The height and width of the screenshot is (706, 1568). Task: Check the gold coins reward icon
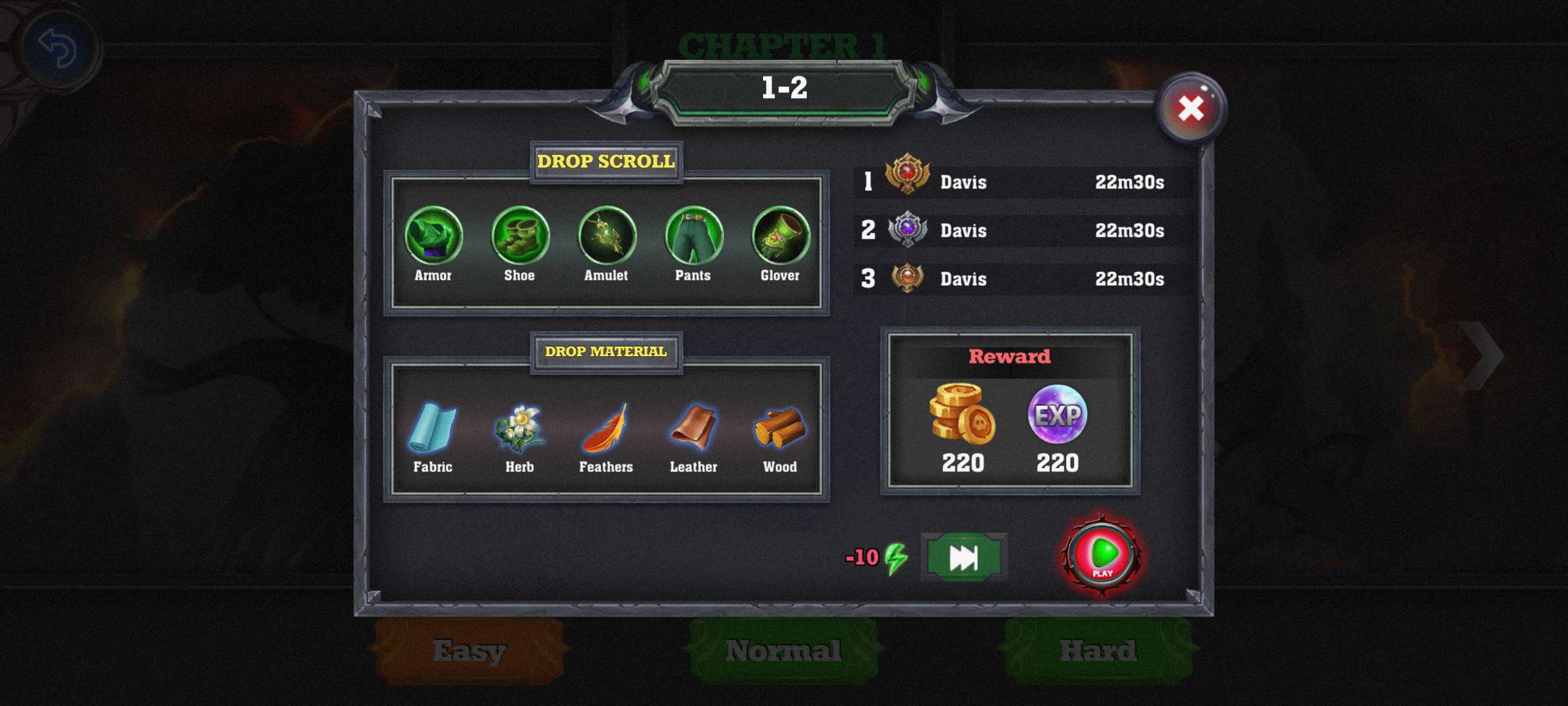coord(962,414)
